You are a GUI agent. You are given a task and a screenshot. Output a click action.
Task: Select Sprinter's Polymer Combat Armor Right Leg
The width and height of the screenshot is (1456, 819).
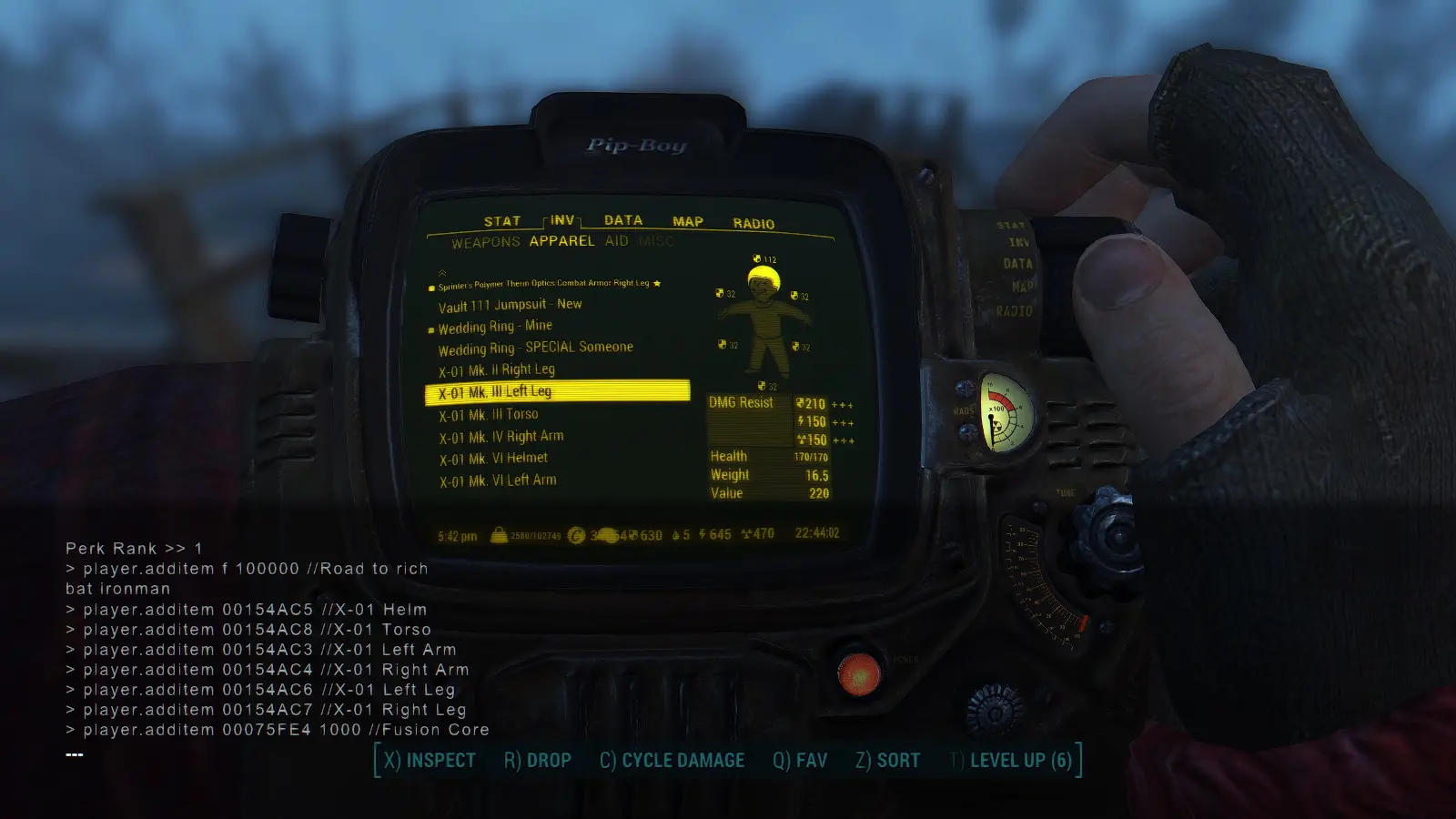coord(543,284)
